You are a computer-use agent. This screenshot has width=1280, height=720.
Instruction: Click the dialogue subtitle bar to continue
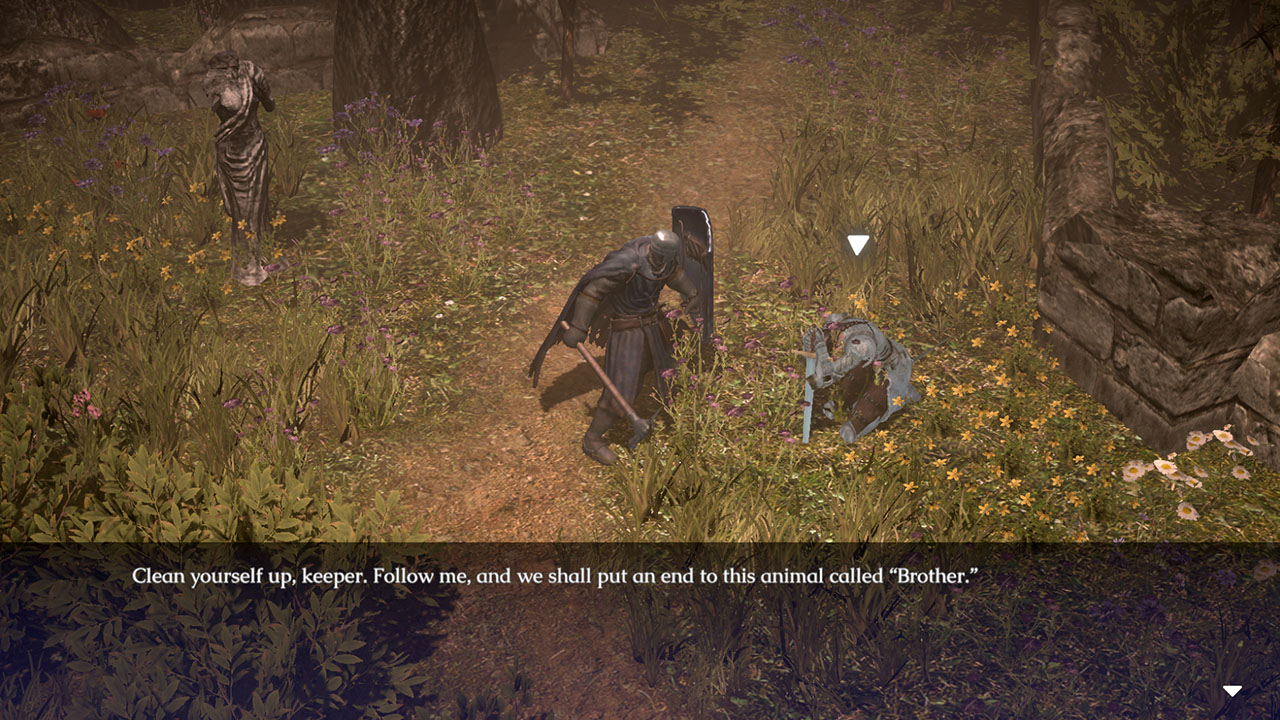[x=640, y=573]
